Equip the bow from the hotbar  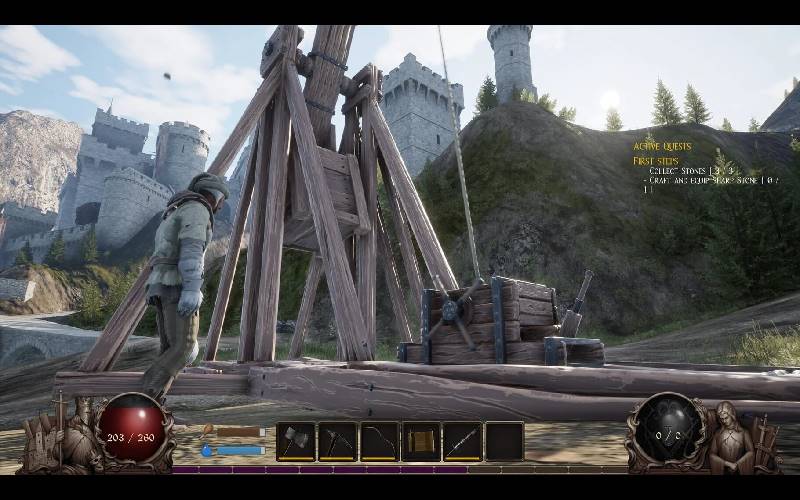[380, 441]
